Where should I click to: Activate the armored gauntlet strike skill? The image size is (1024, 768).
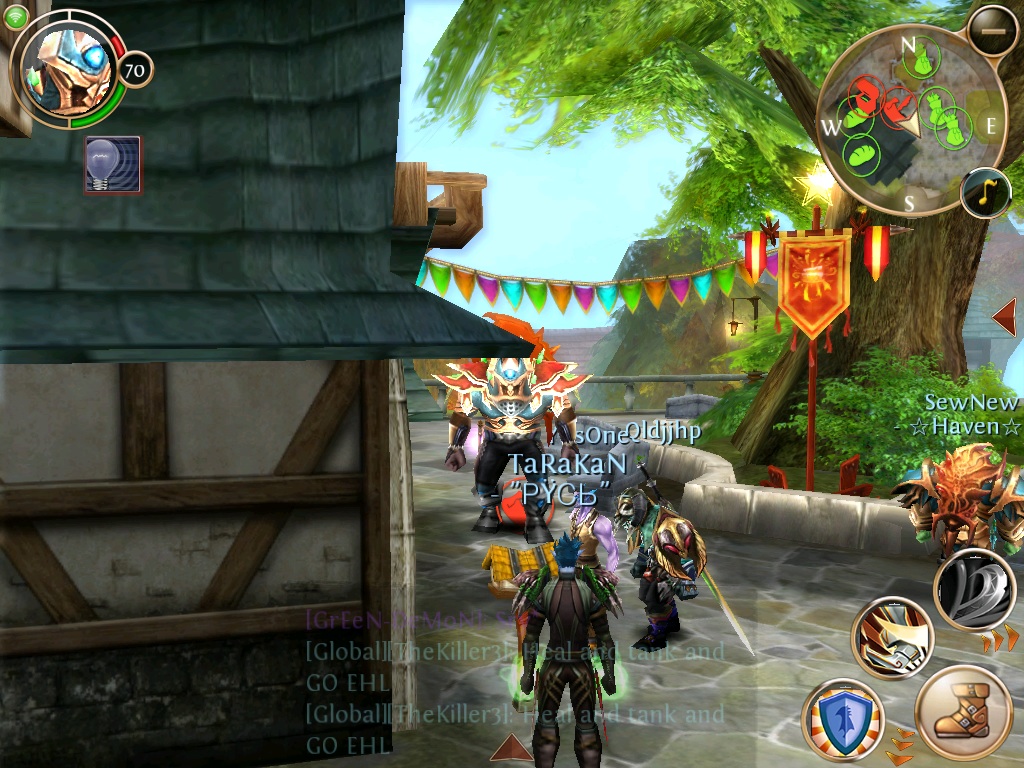click(x=892, y=638)
